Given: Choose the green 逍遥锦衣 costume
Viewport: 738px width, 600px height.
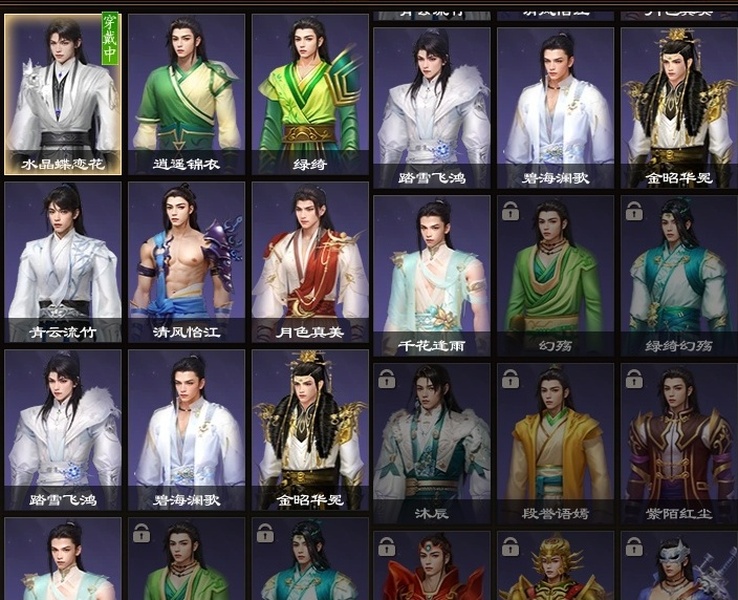Looking at the screenshot, I should [186, 95].
